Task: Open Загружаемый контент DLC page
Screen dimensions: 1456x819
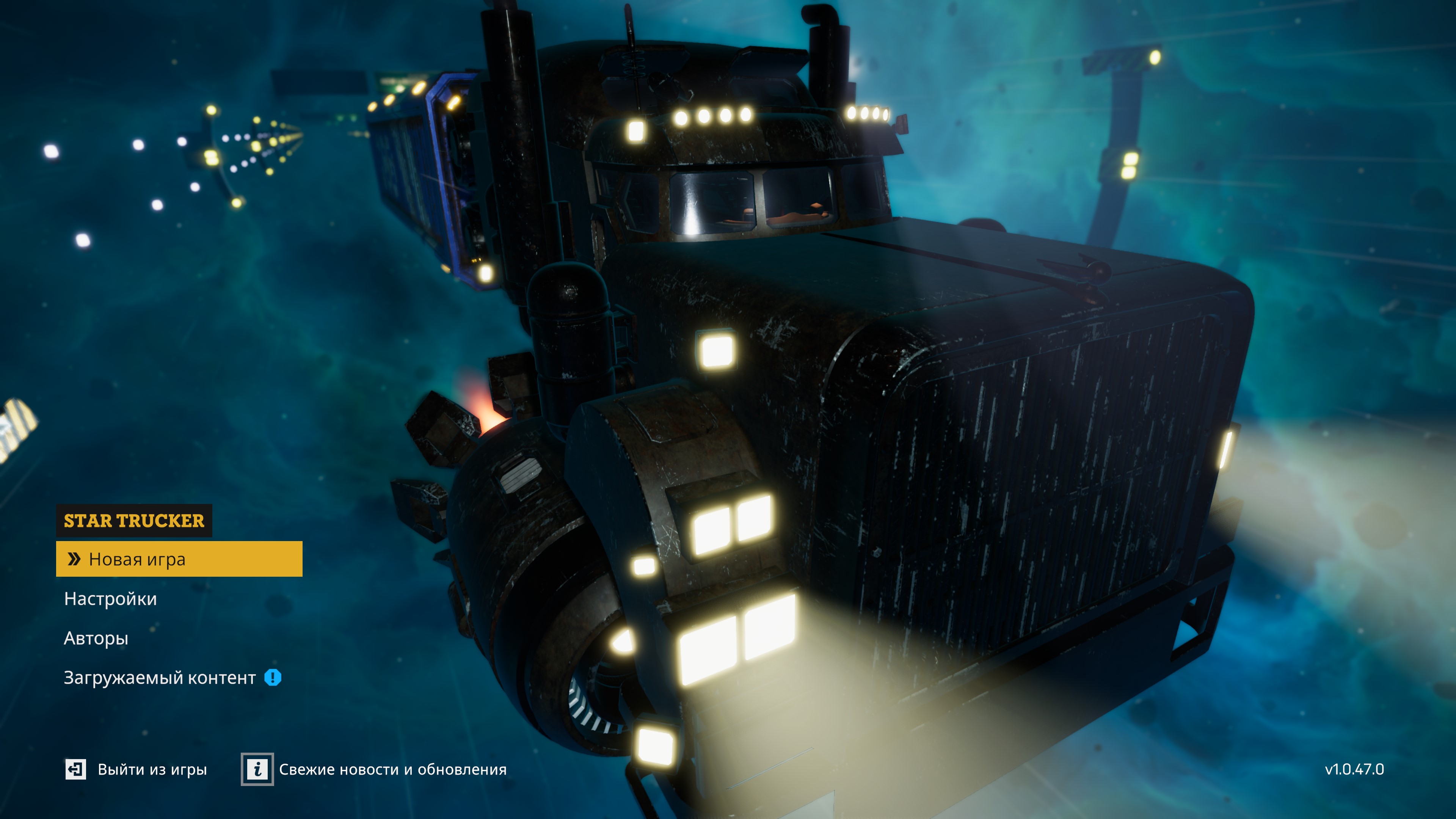Action: tap(160, 677)
